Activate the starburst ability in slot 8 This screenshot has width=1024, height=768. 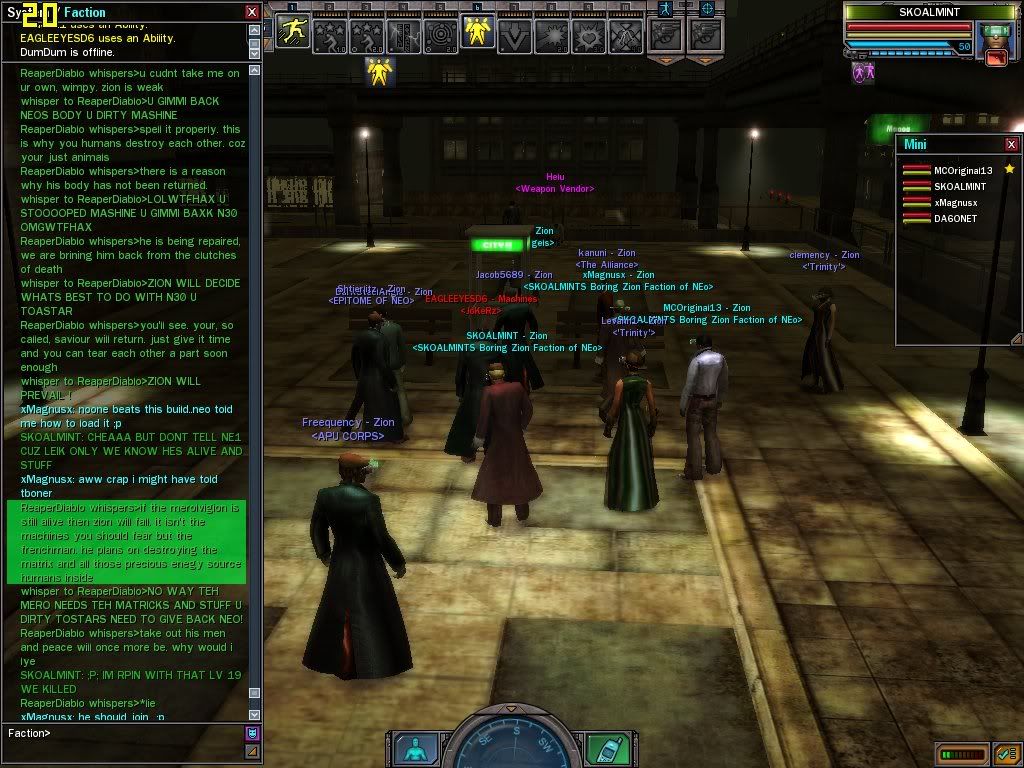551,35
